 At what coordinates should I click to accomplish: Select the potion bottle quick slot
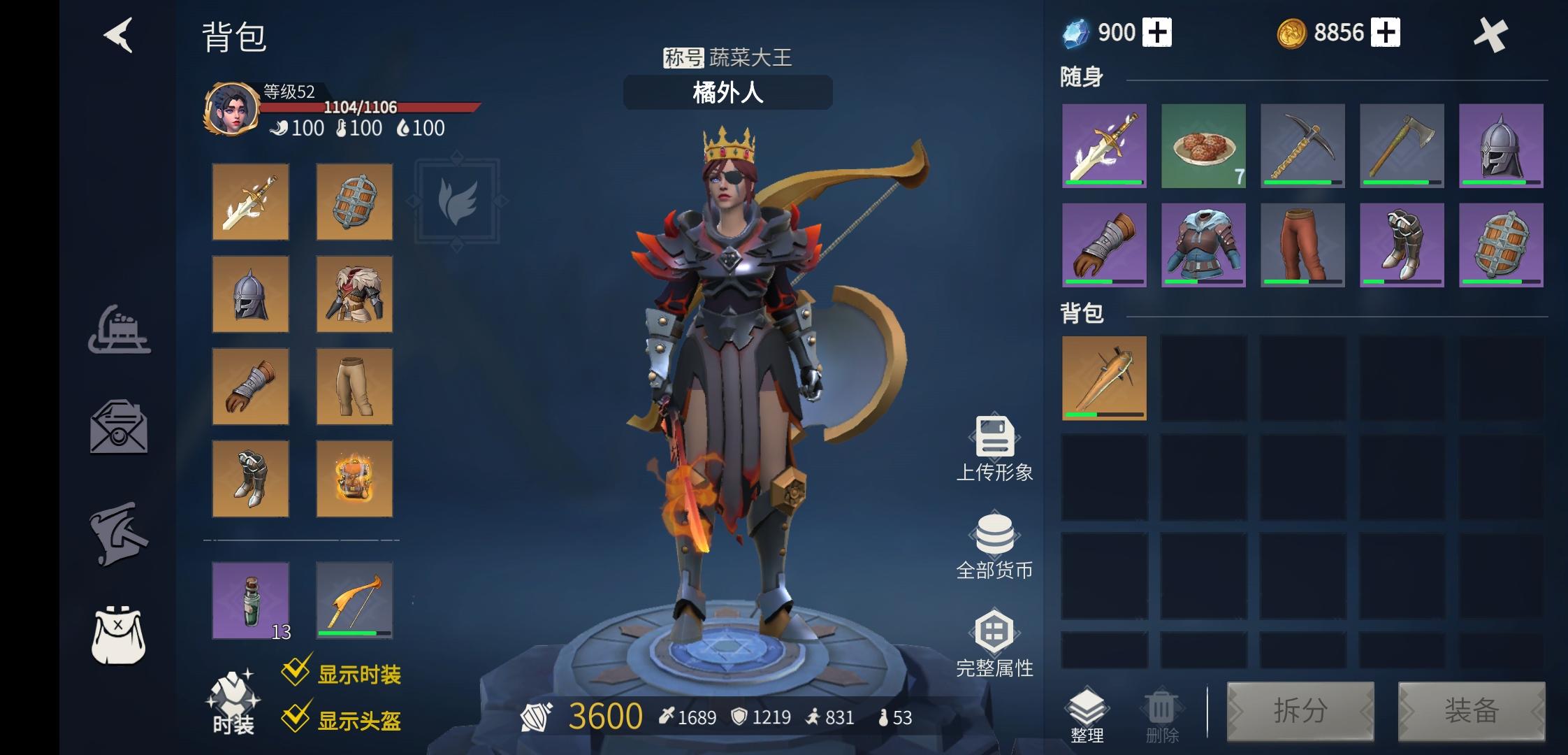coord(251,601)
